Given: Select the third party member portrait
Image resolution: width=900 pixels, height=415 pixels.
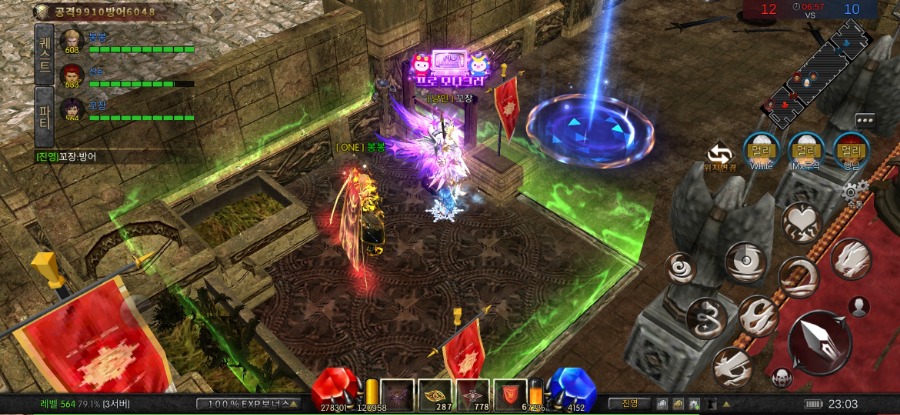Looking at the screenshot, I should (x=71, y=106).
